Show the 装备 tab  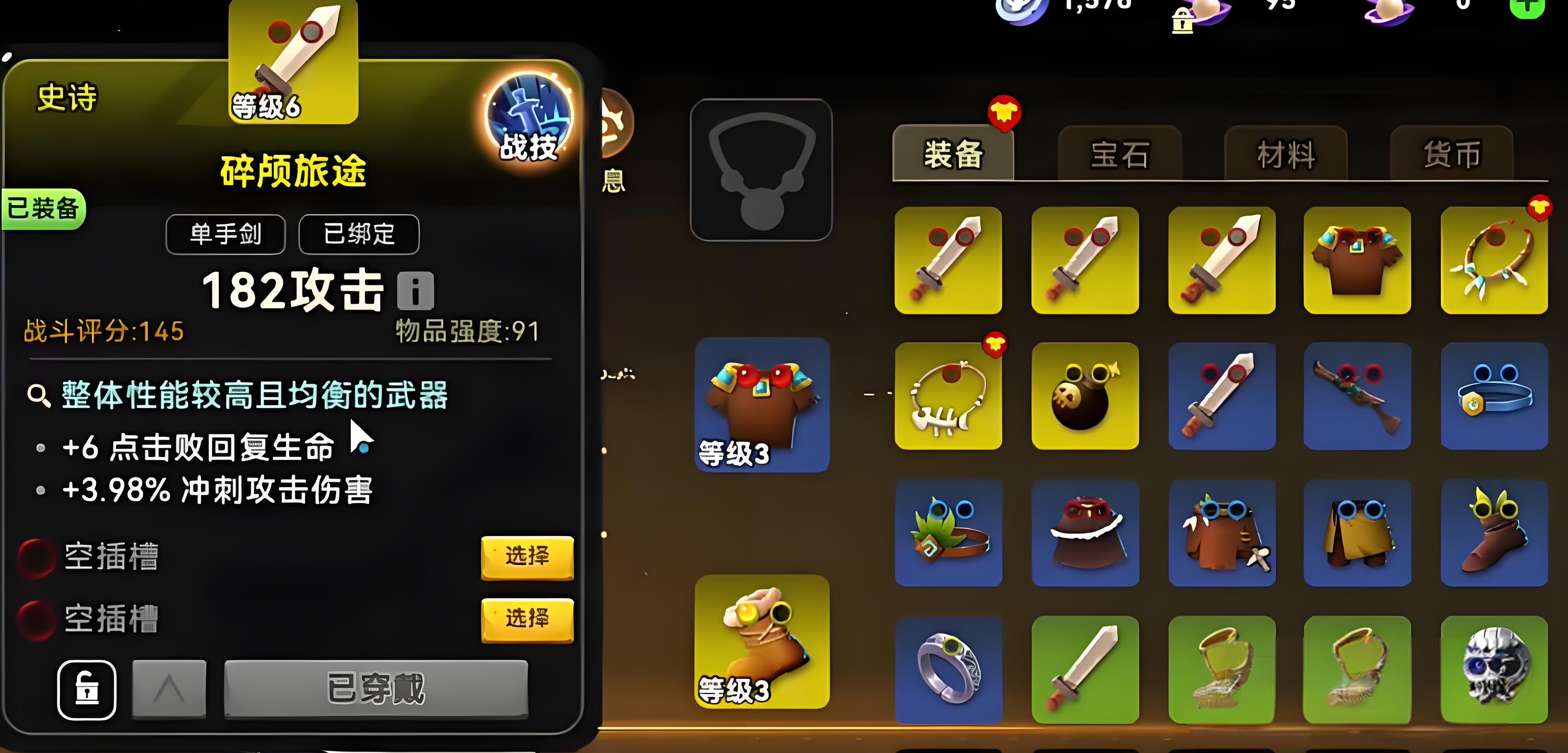tap(953, 154)
